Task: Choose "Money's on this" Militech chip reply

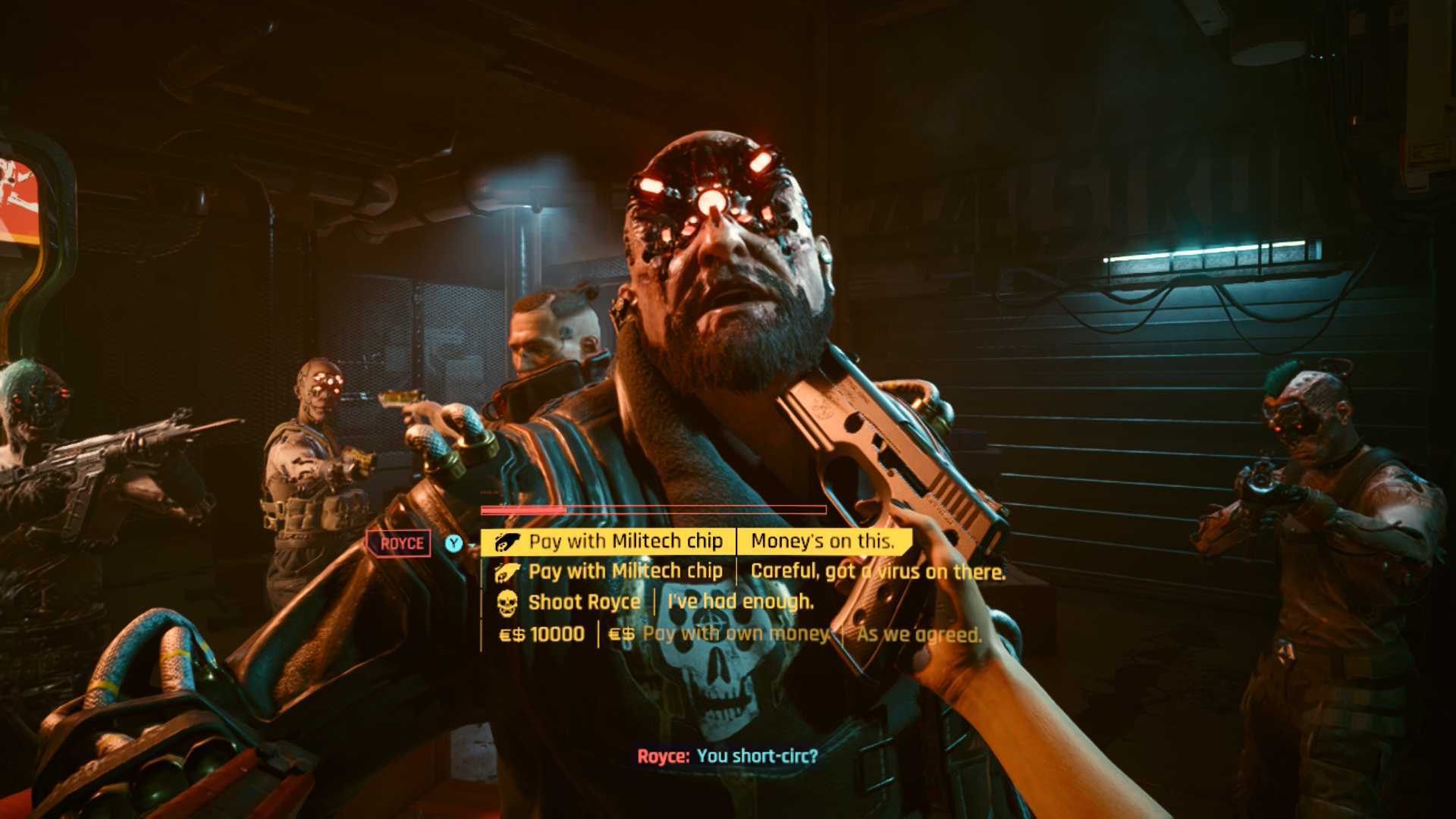Action: coord(695,541)
